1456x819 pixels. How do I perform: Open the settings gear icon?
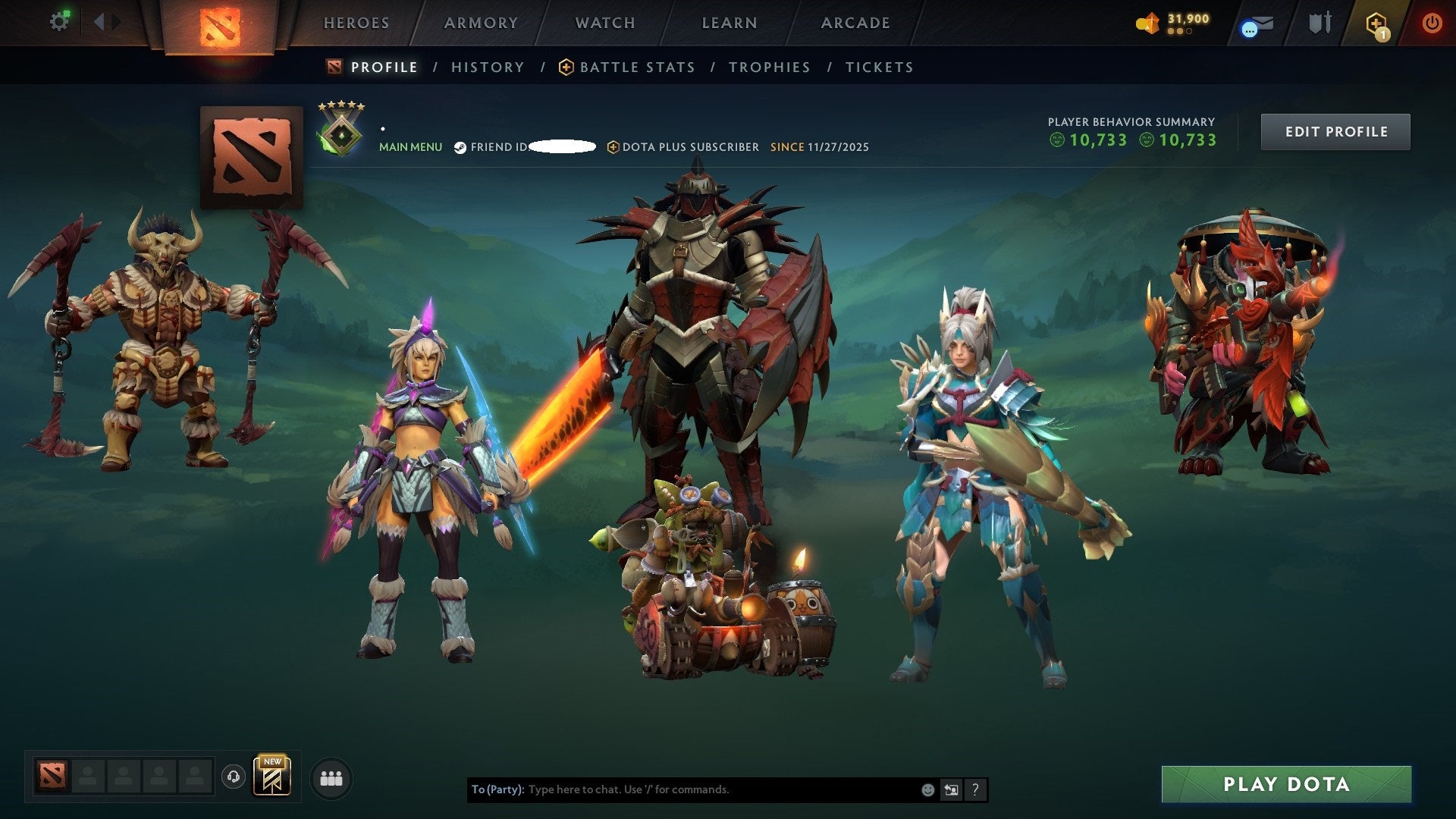[59, 20]
